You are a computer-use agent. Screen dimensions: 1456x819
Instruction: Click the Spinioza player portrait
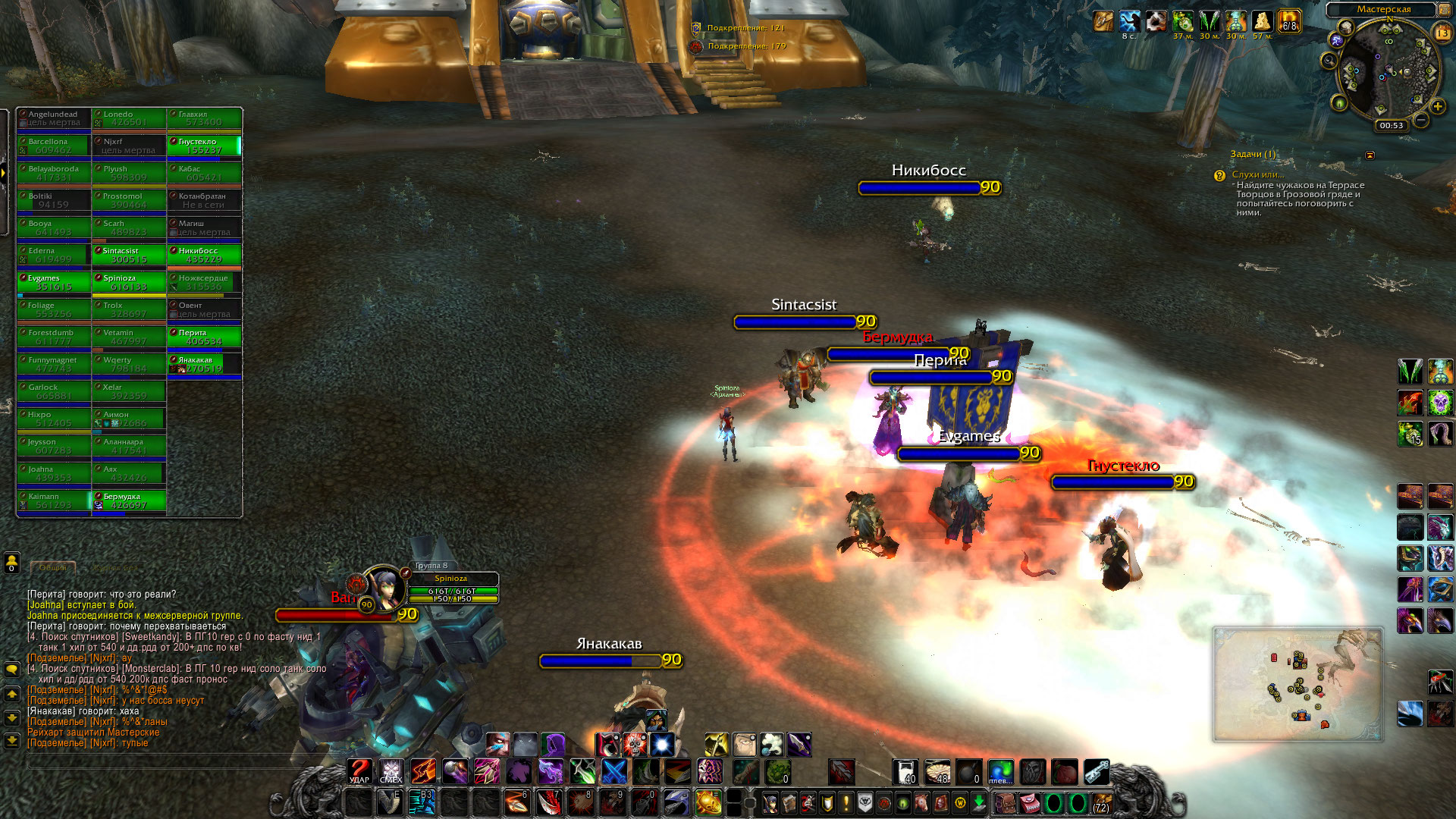[x=384, y=587]
